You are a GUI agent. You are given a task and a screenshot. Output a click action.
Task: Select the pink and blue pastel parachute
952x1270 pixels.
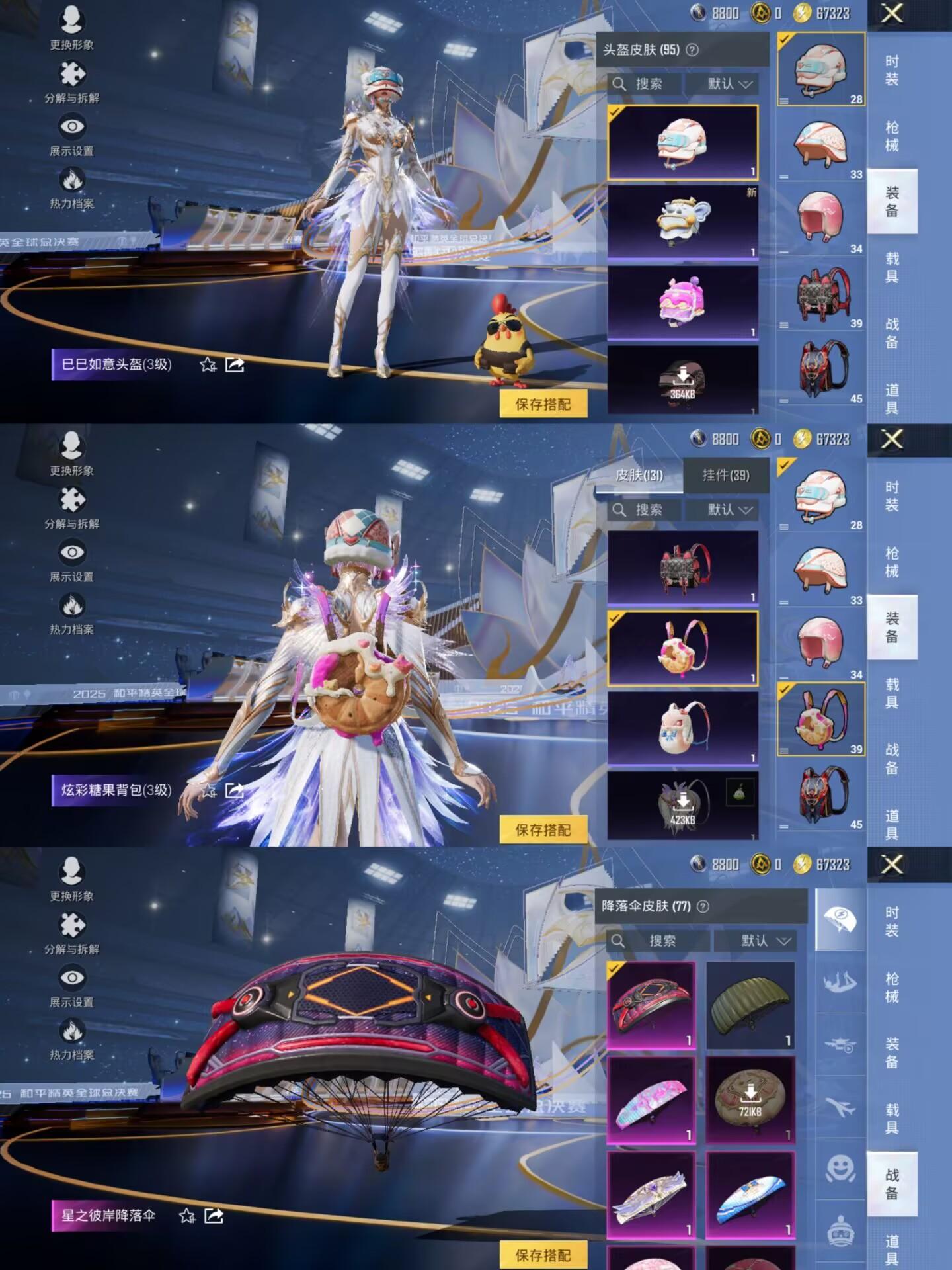click(x=651, y=1100)
